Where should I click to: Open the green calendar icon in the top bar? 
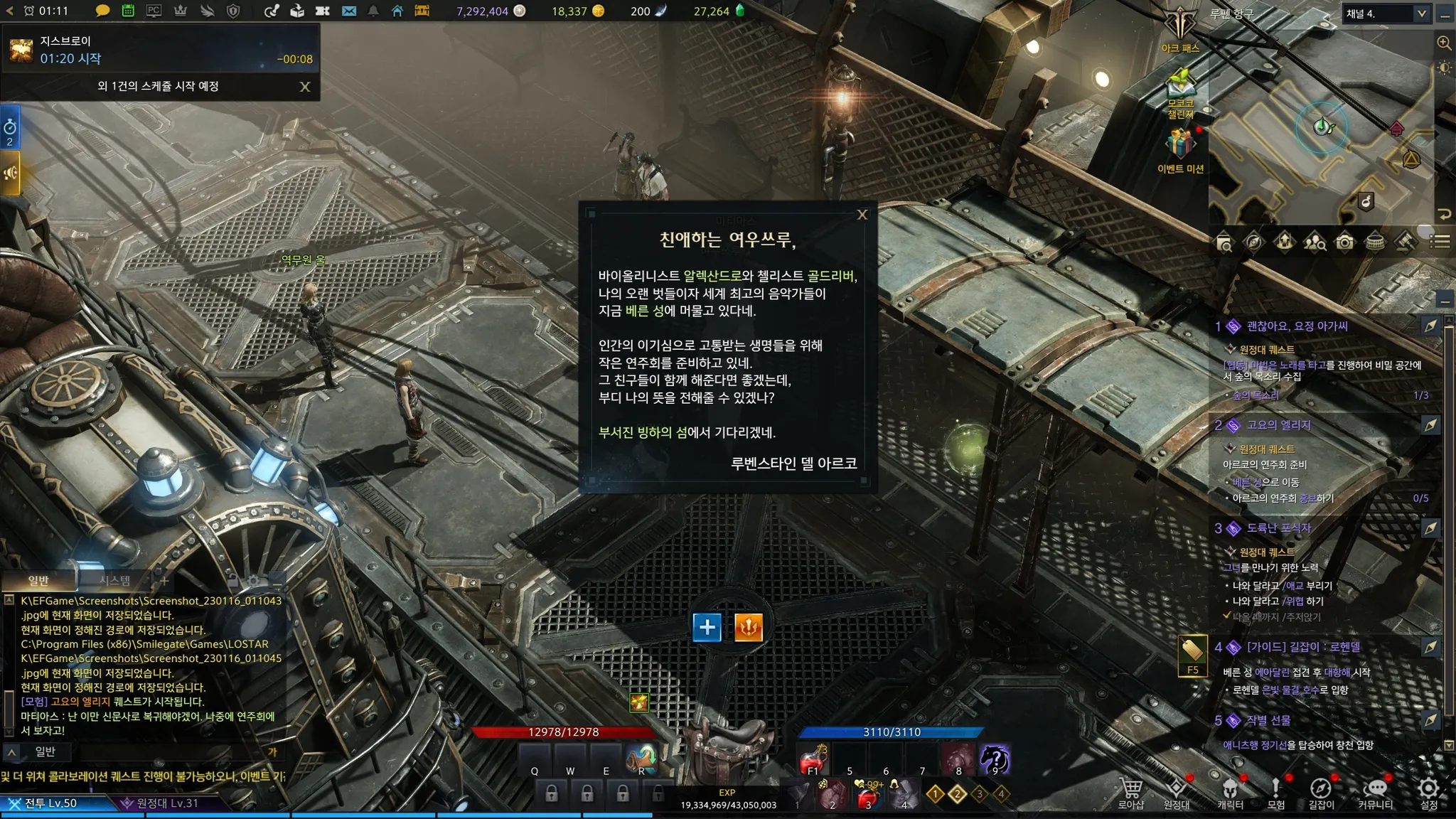pyautogui.click(x=128, y=11)
